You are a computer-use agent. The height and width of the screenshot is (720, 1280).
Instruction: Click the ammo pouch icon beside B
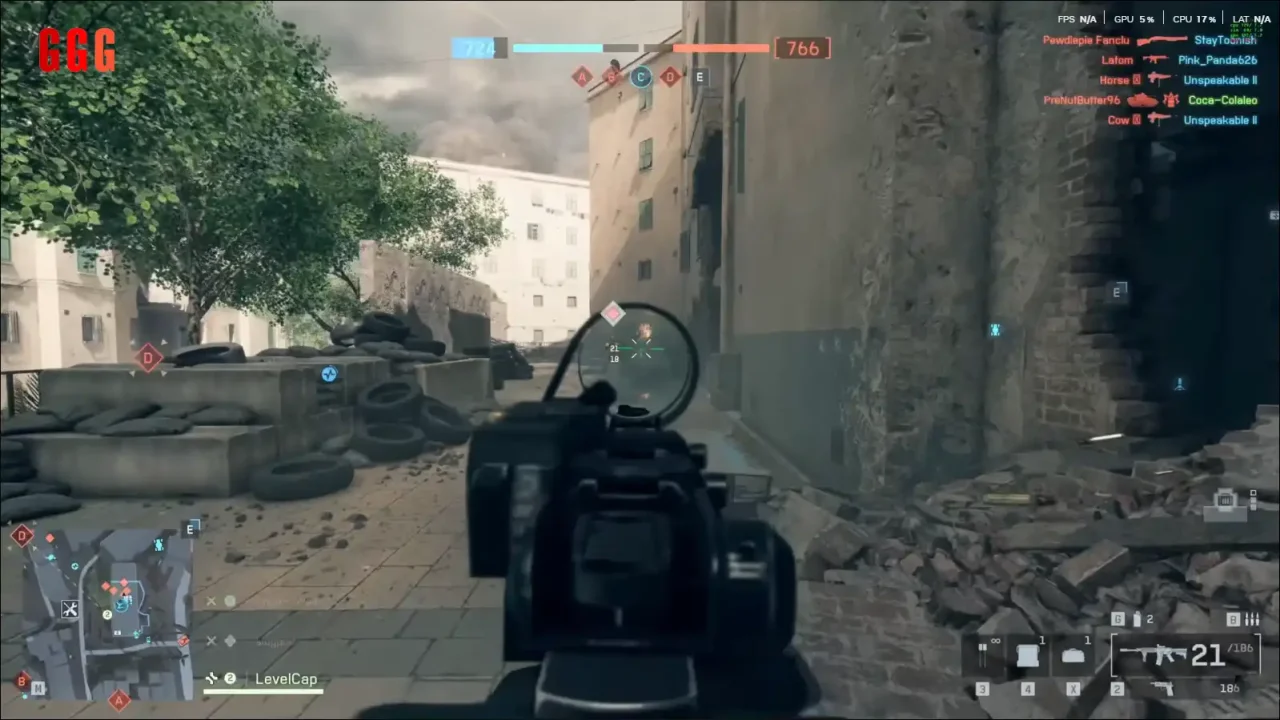click(x=1251, y=620)
